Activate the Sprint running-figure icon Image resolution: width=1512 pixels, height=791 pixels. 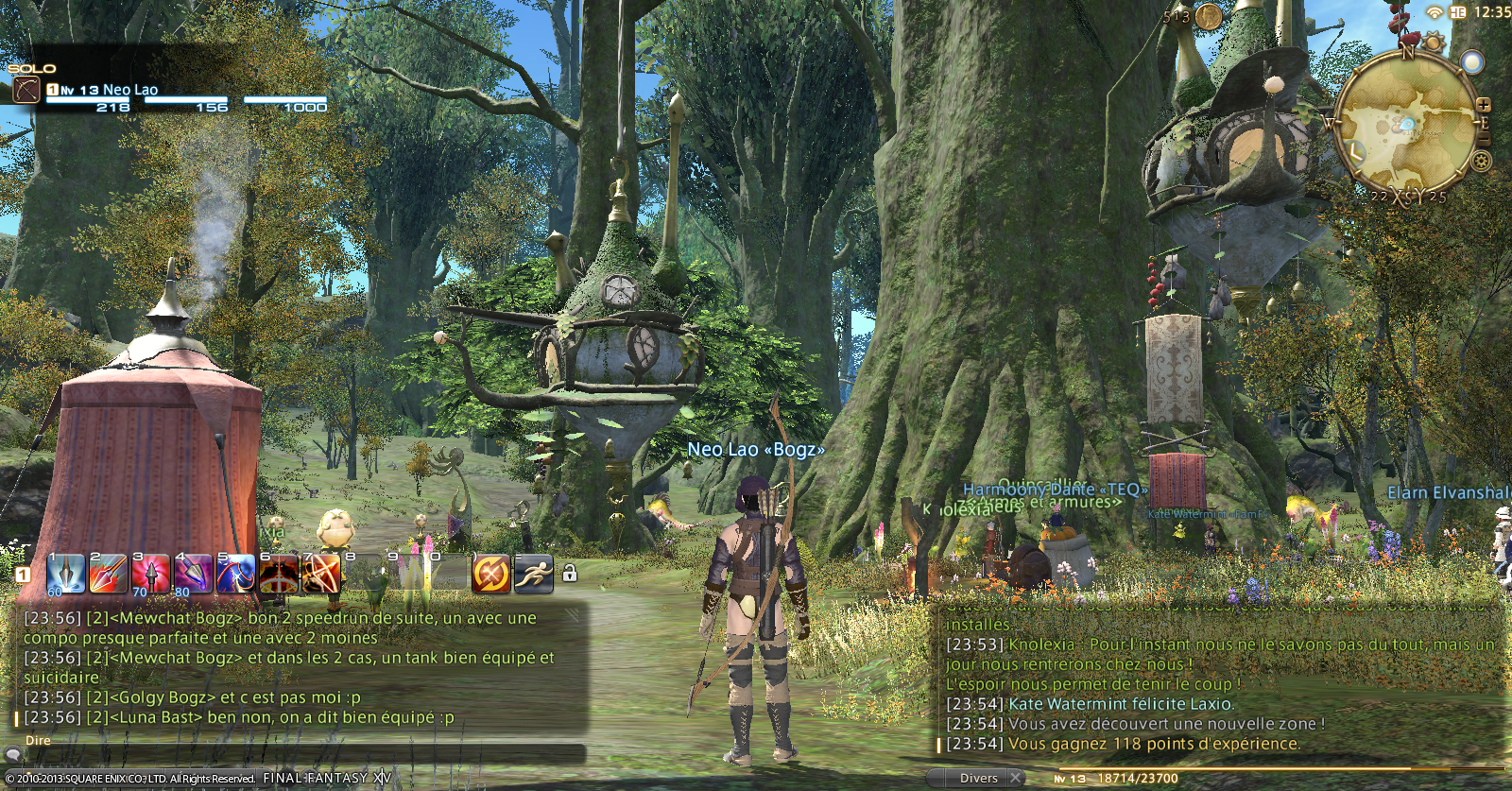pyautogui.click(x=533, y=574)
